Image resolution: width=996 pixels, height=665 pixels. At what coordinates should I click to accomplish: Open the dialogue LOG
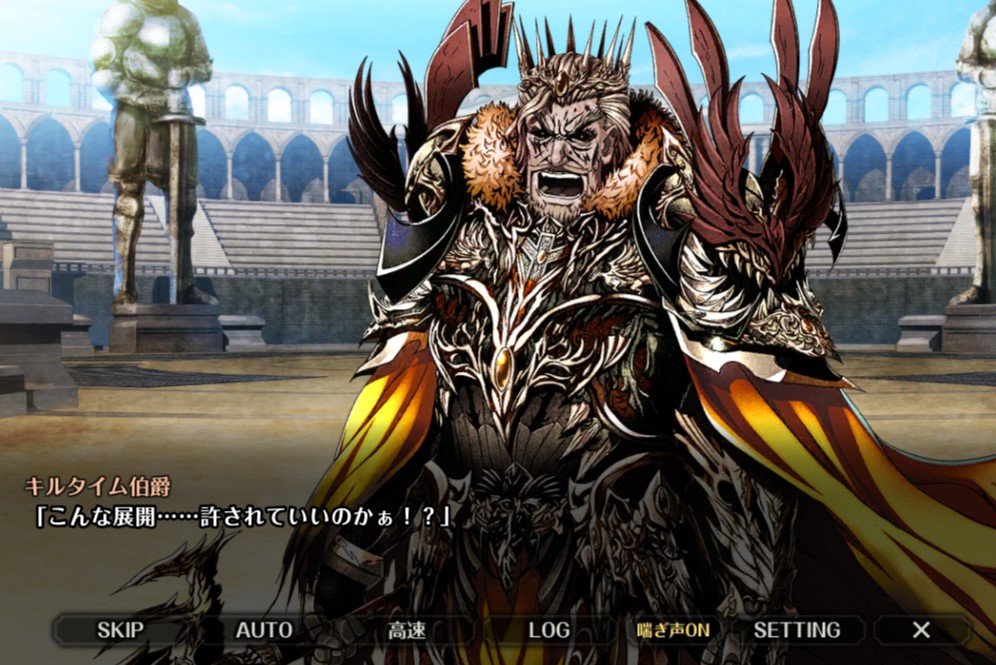coord(549,630)
